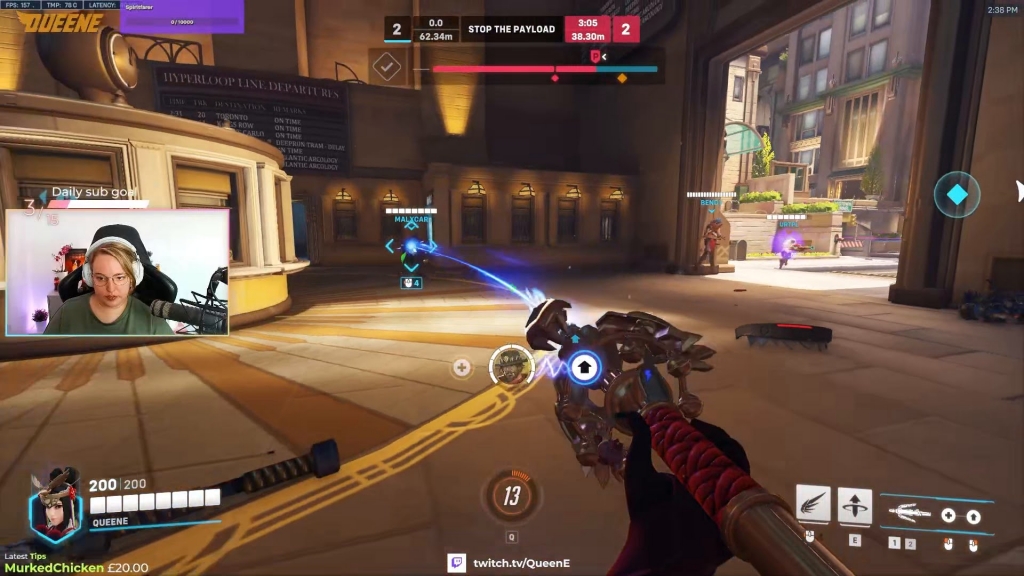Click the ultimate charge meter showing 13
This screenshot has height=576, width=1024.
tap(511, 496)
